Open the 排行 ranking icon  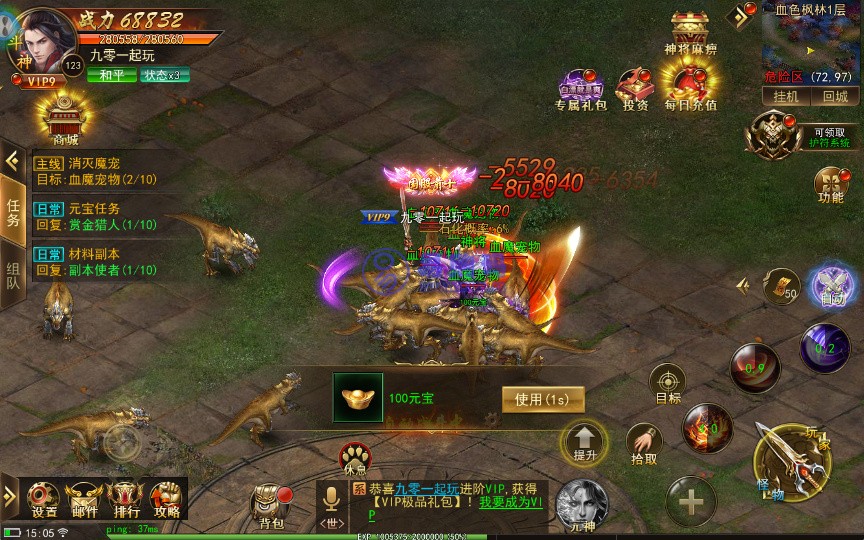(124, 497)
